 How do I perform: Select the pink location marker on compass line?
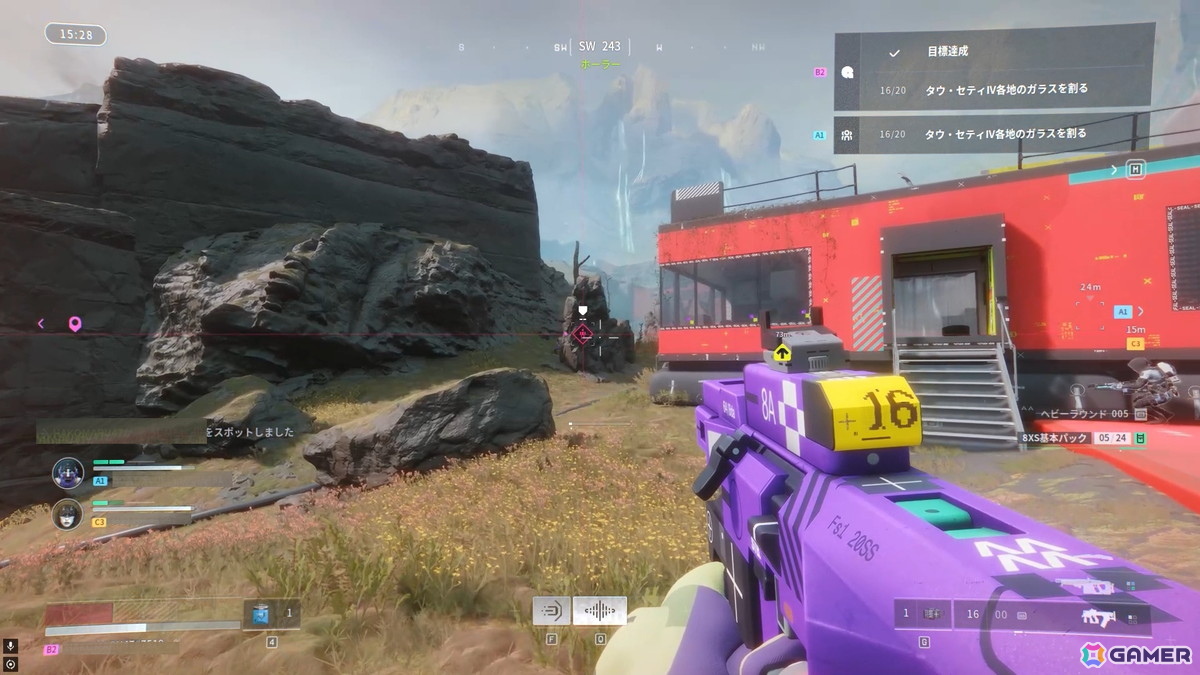click(74, 323)
